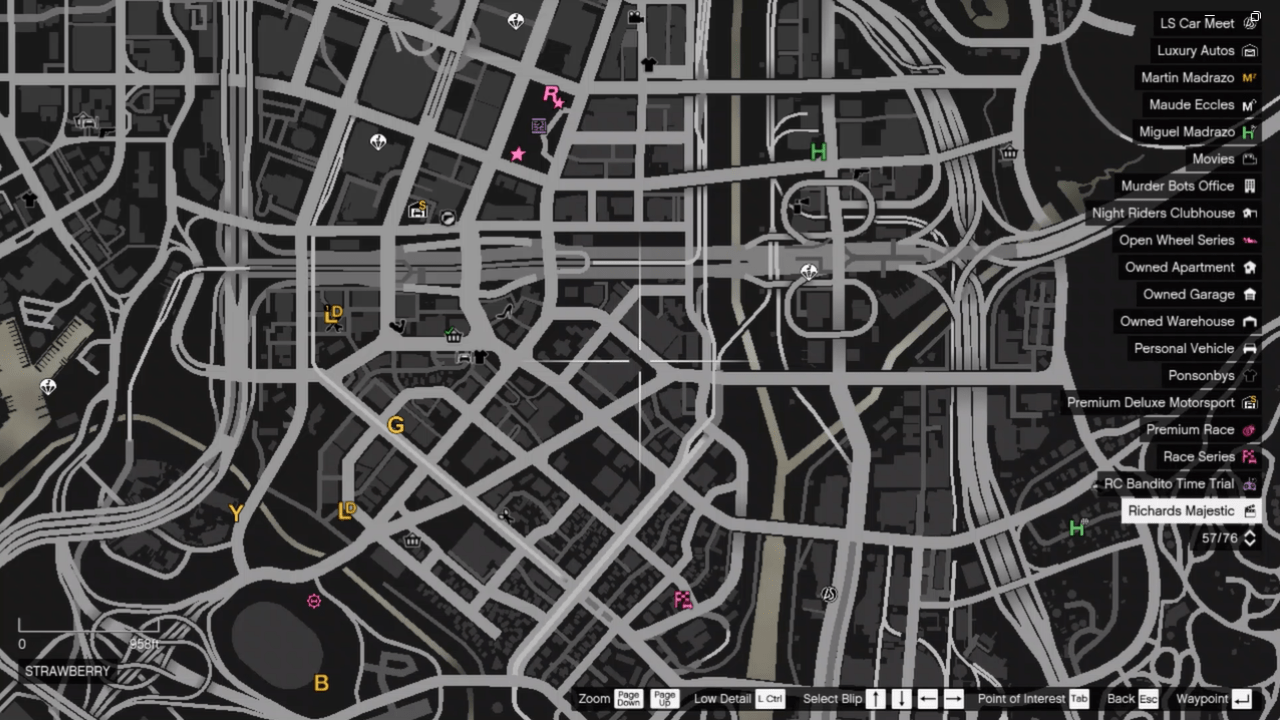The height and width of the screenshot is (720, 1280).
Task: Select the LS Car Meet legend icon
Action: (1250, 23)
